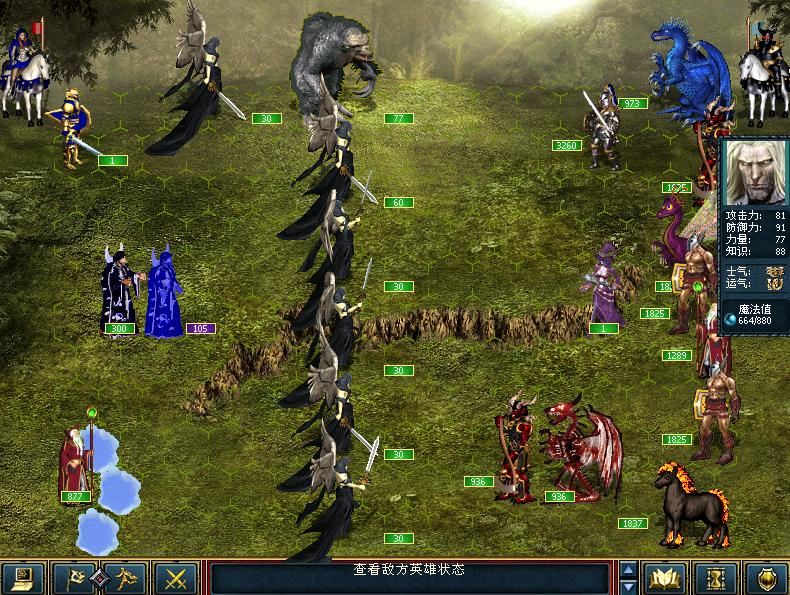Surrender the battle with the flag button
The height and width of the screenshot is (595, 790).
[x=75, y=578]
